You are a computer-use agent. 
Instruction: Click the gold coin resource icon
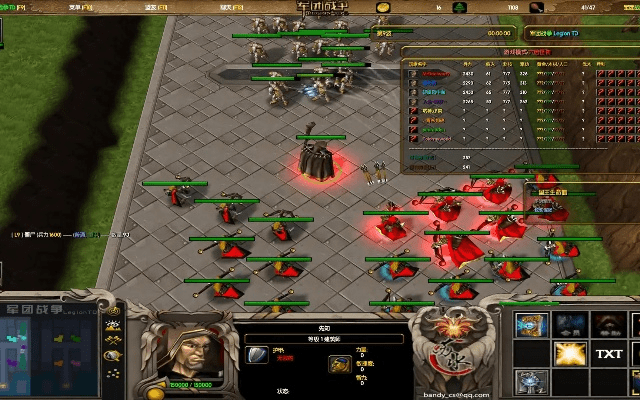coord(383,7)
